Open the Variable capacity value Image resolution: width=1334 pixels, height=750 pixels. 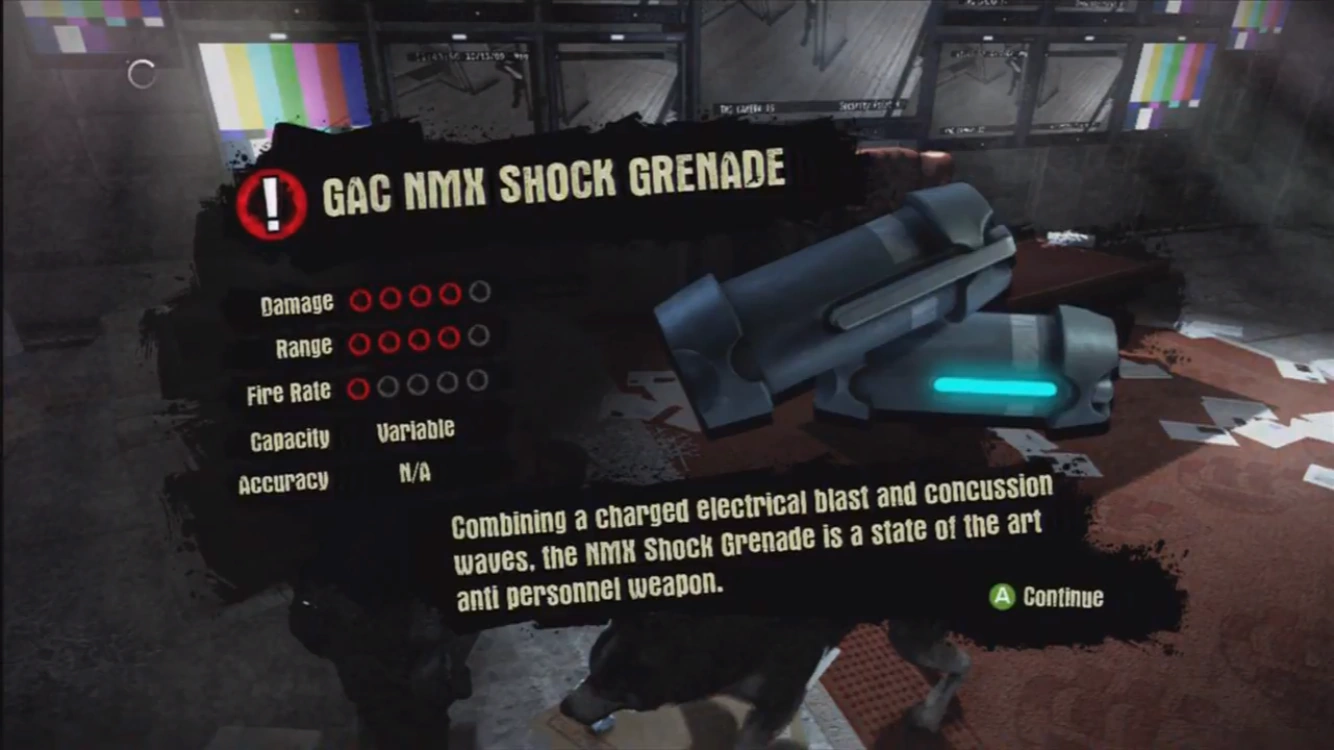point(413,429)
